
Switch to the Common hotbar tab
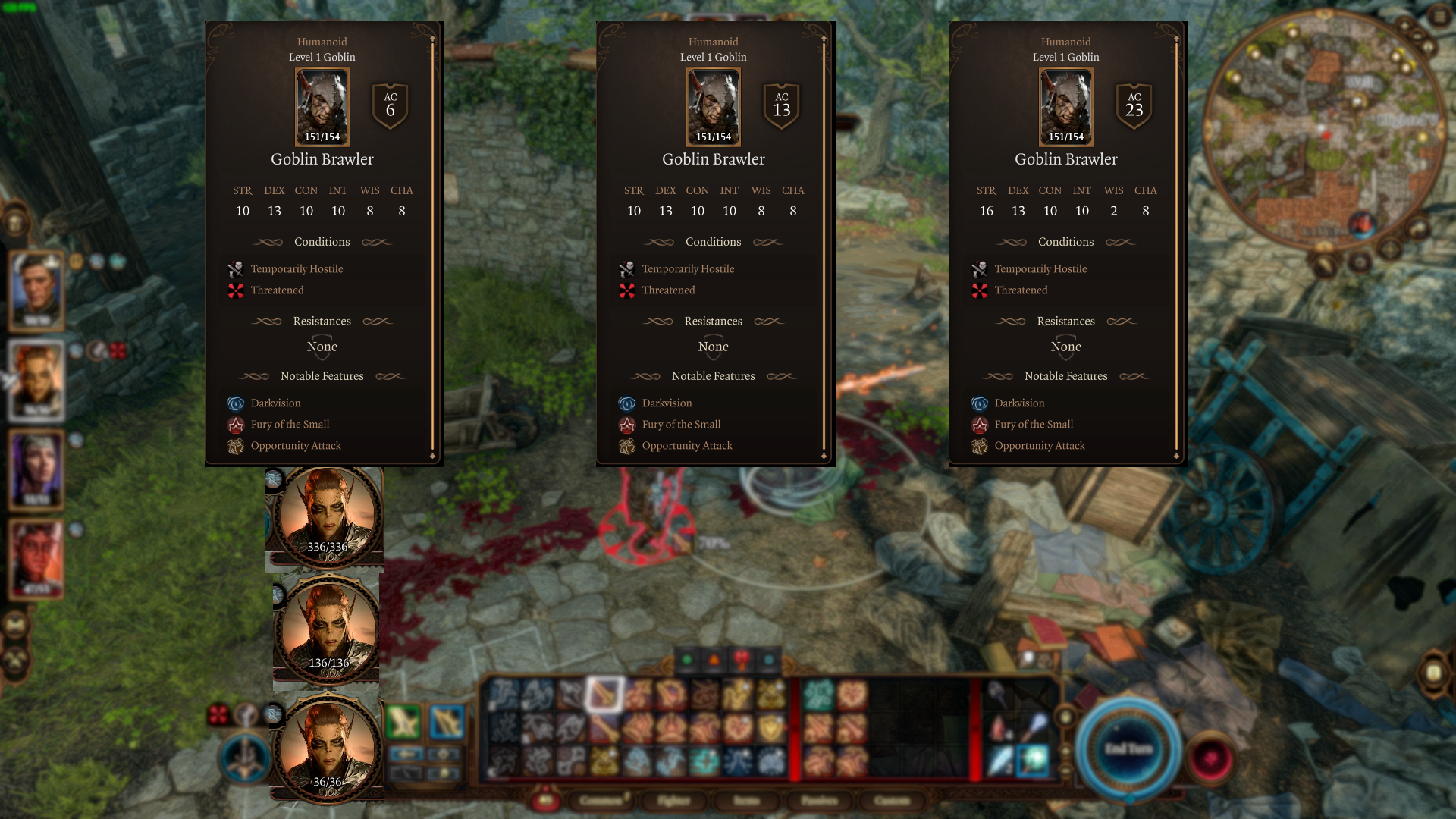[x=601, y=800]
